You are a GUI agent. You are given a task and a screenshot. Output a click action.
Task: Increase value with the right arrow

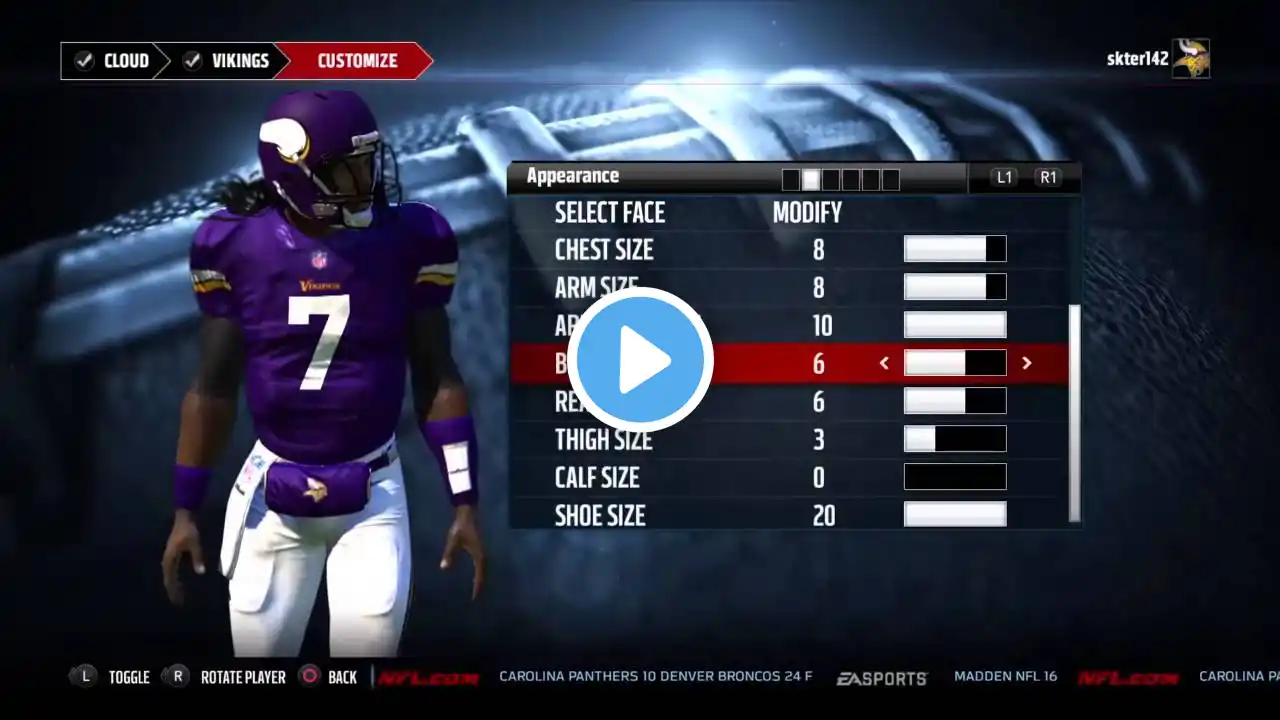pos(1027,363)
